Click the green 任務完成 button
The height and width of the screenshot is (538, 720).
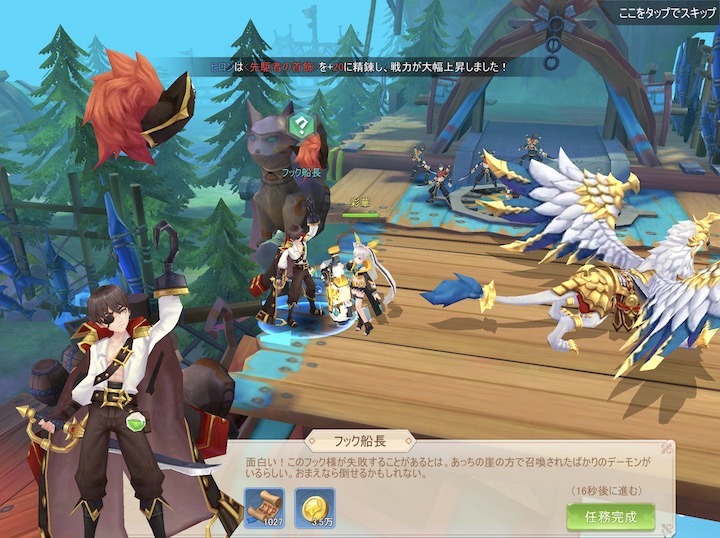[610, 516]
